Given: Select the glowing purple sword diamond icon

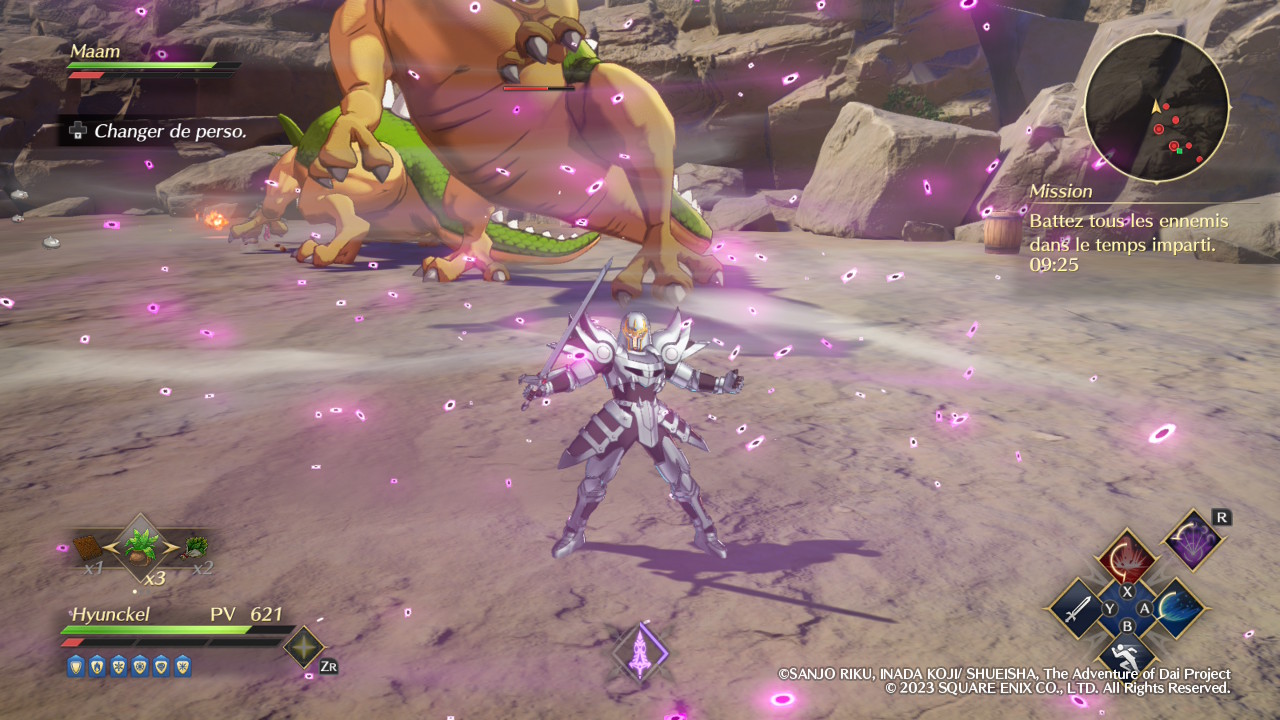Looking at the screenshot, I should pos(640,654).
